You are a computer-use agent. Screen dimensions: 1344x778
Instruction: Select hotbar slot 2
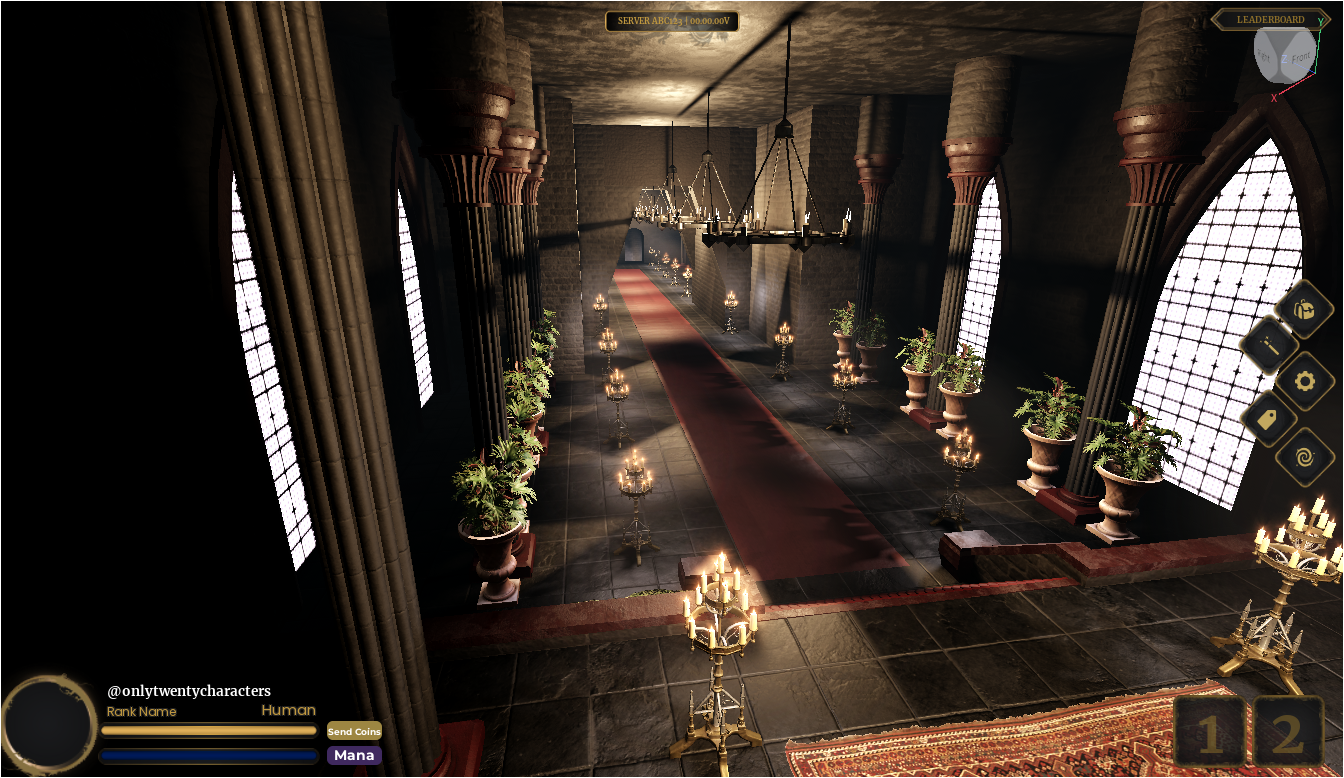click(x=1288, y=733)
